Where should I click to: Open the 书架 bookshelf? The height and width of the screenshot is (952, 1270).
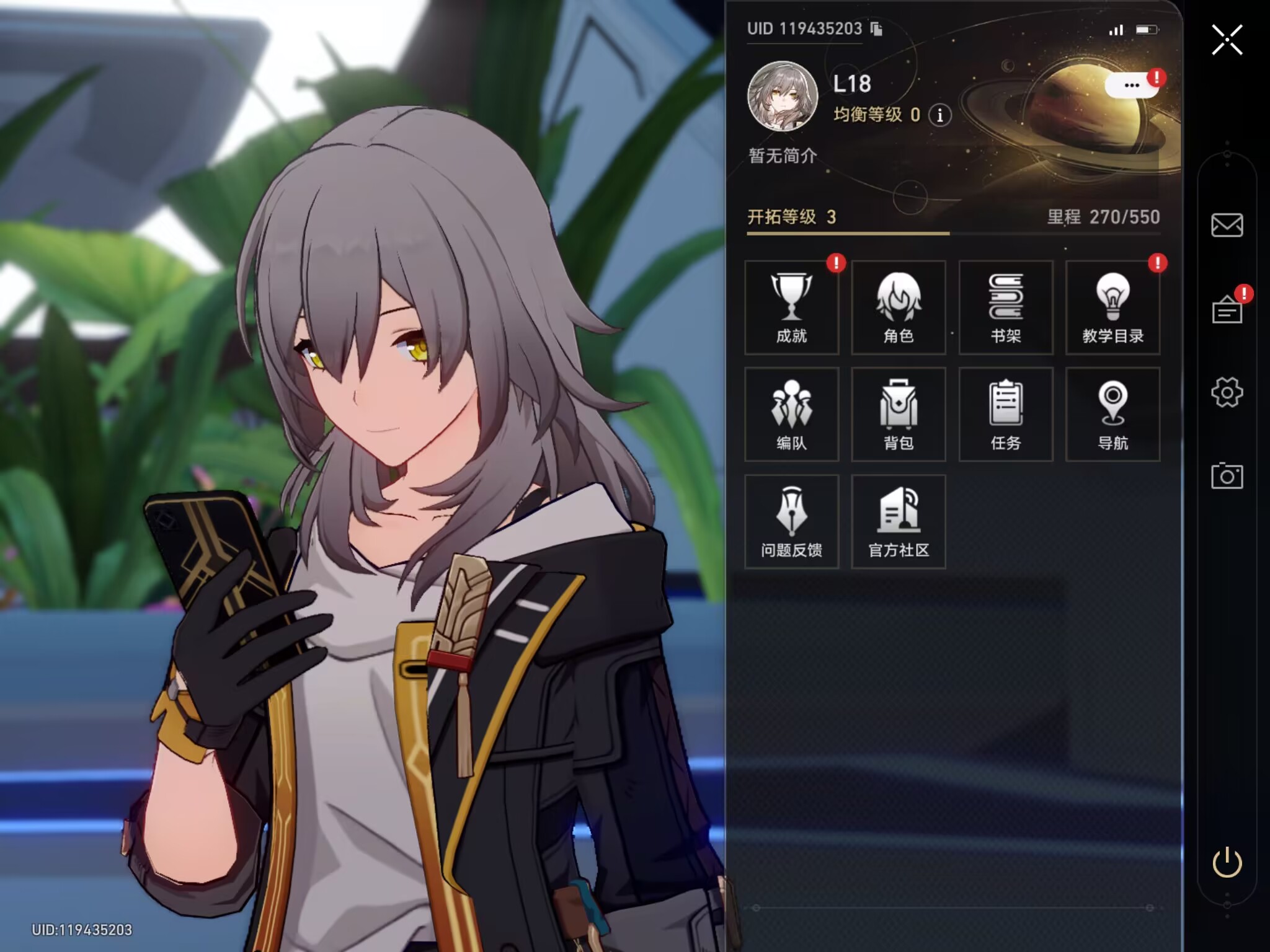[x=1006, y=308]
